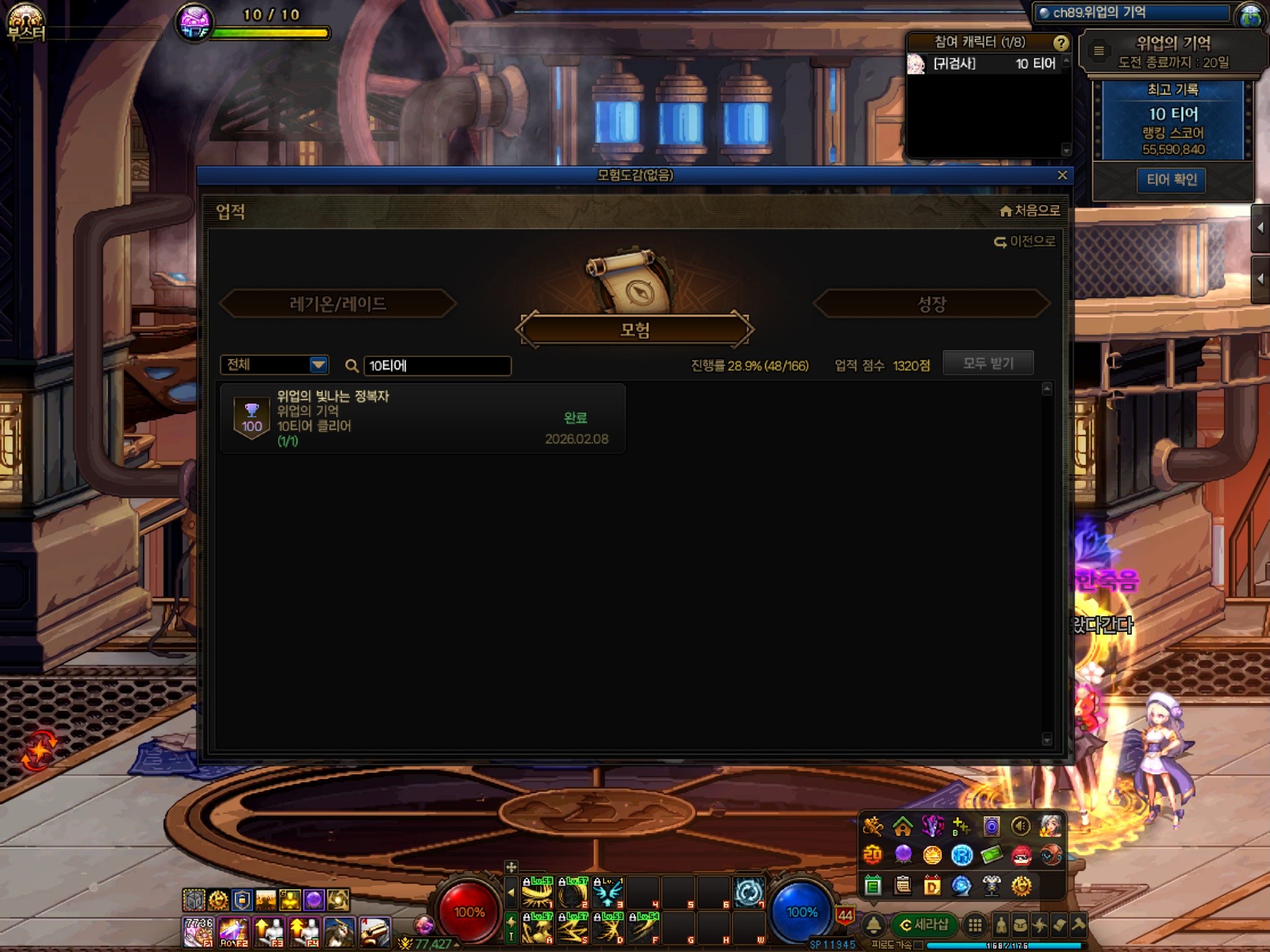The height and width of the screenshot is (952, 1270).
Task: Return to the codex home with 처음으로
Action: point(1029,211)
